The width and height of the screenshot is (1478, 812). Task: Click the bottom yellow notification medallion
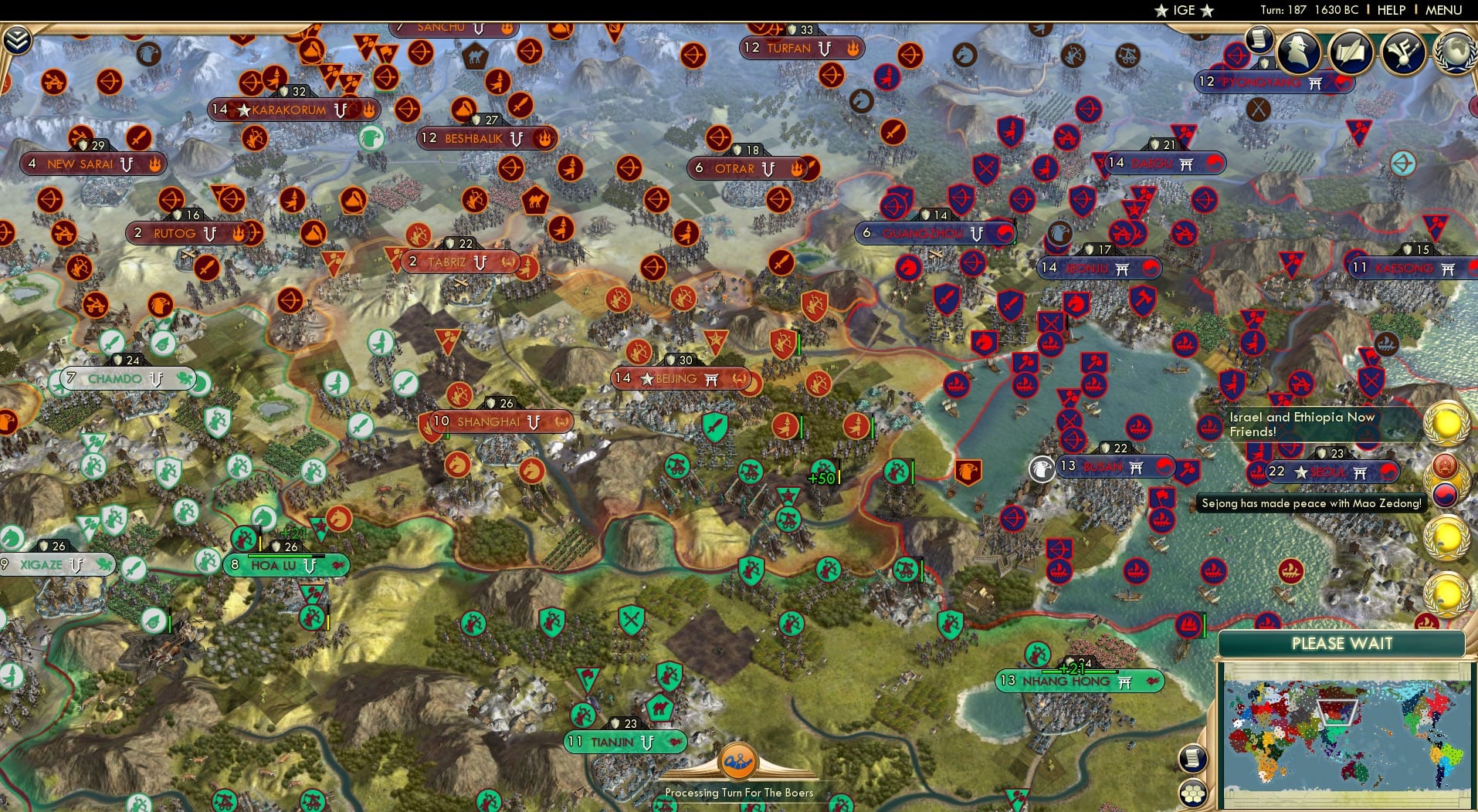1446,593
